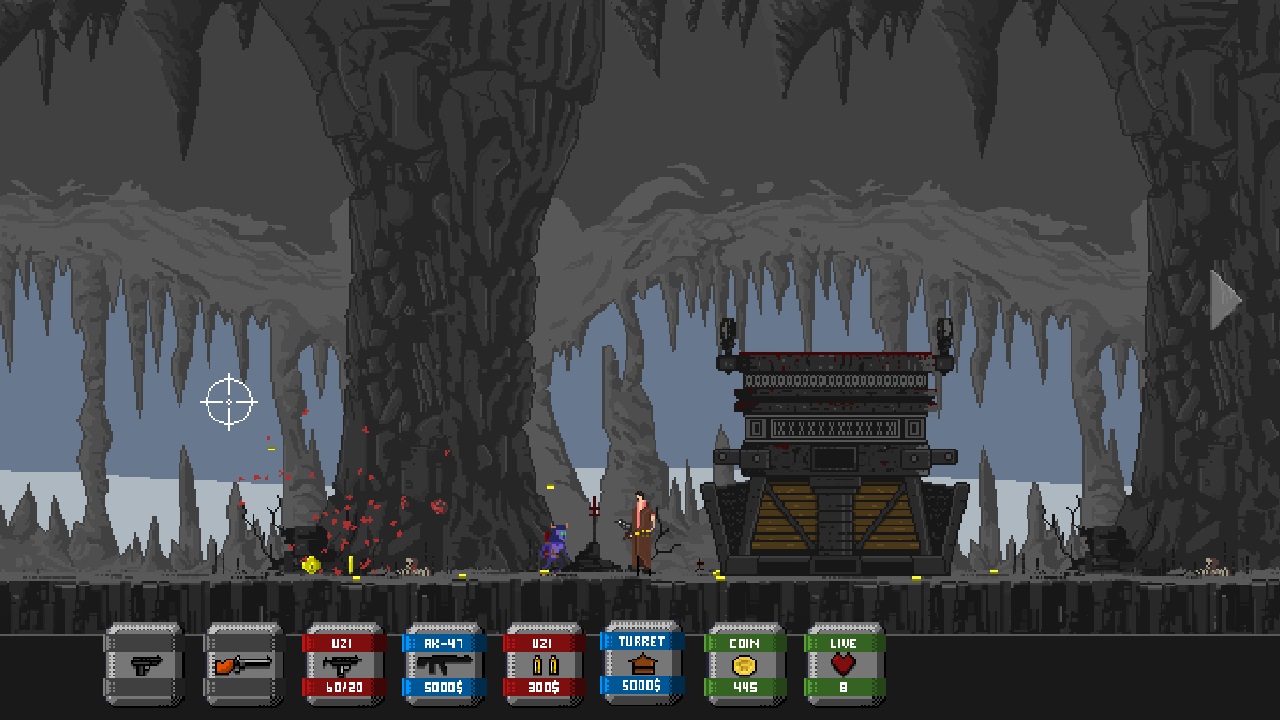1280x720 pixels.
Task: Click the blue enemy creature
Action: [x=557, y=545]
